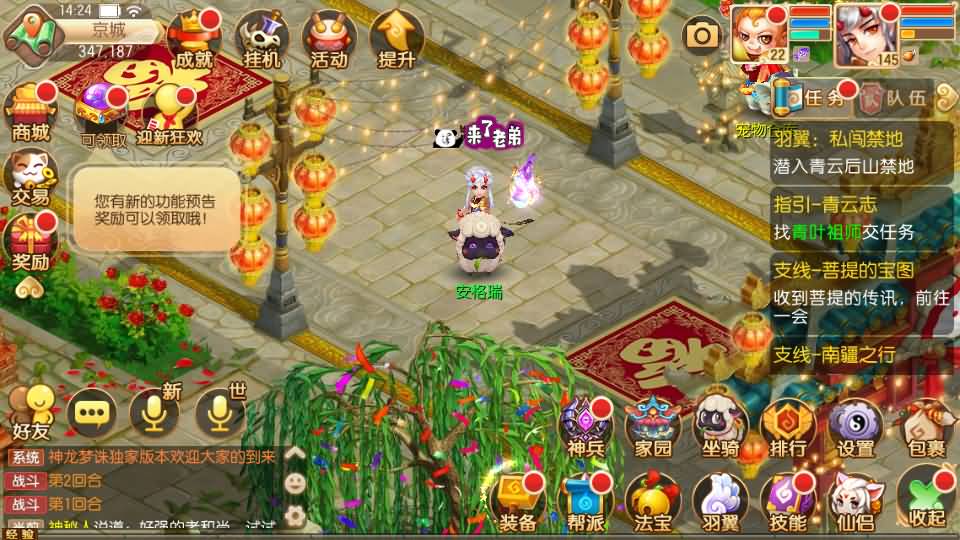Open the 商城 shop
This screenshot has width=960, height=540.
(x=30, y=111)
